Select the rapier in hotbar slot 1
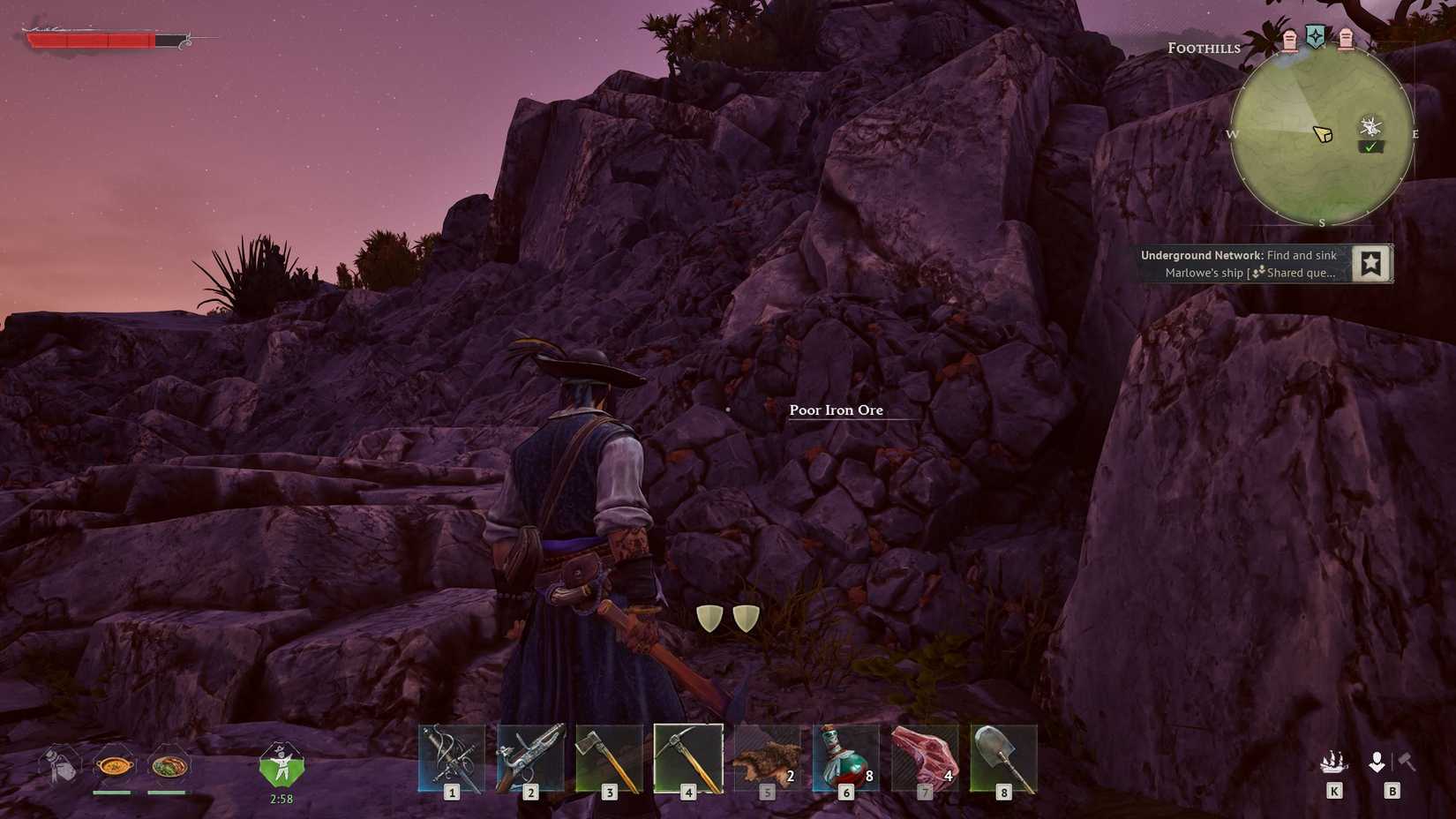Screen dimensions: 1456x819 click(x=452, y=757)
